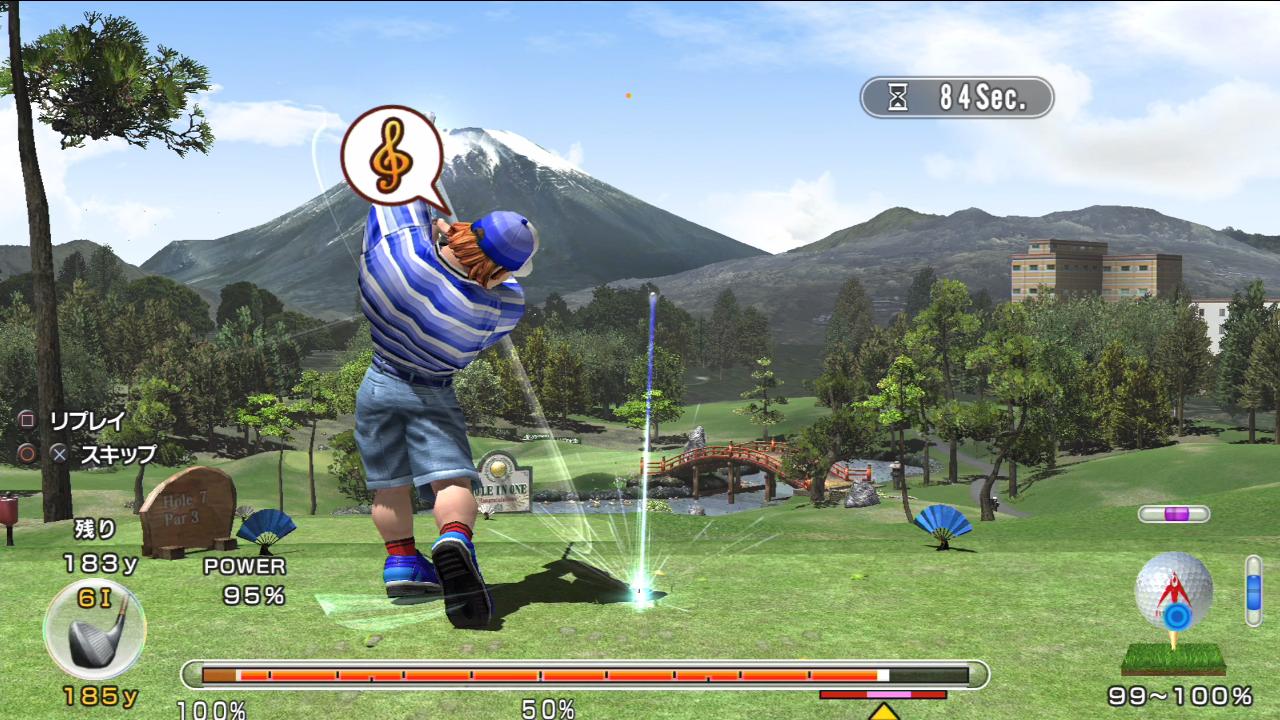The height and width of the screenshot is (720, 1280).
Task: Select the 6I iron club icon
Action: (95, 630)
